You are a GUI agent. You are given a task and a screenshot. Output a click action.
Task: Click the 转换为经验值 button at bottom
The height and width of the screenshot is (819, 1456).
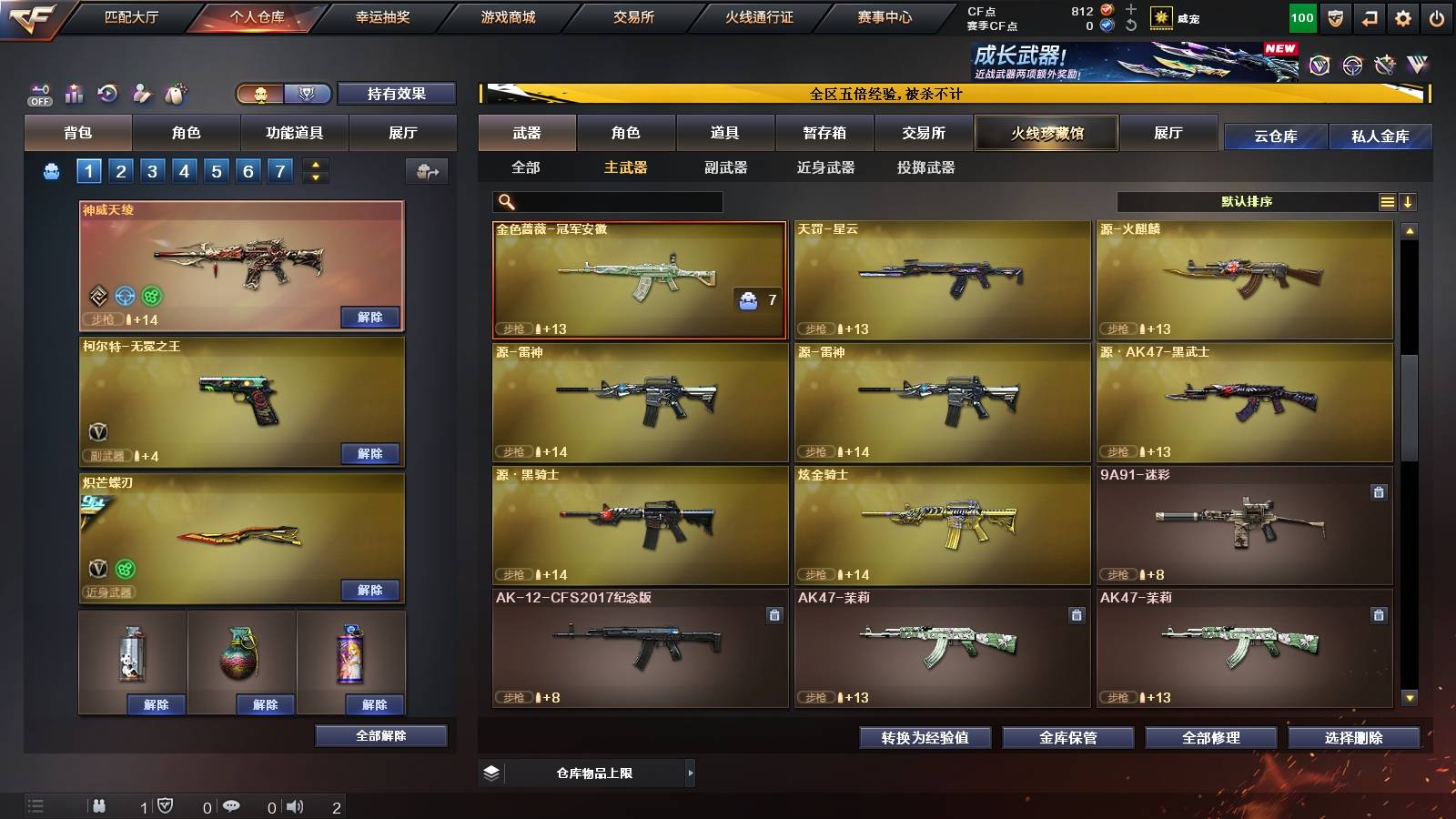coord(925,738)
